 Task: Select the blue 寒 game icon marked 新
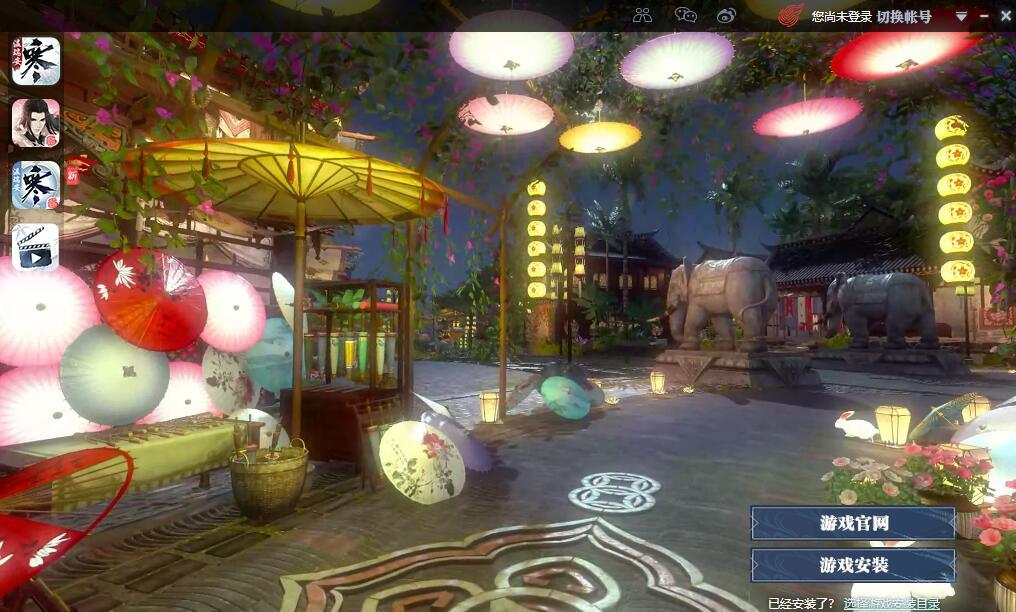(36, 184)
